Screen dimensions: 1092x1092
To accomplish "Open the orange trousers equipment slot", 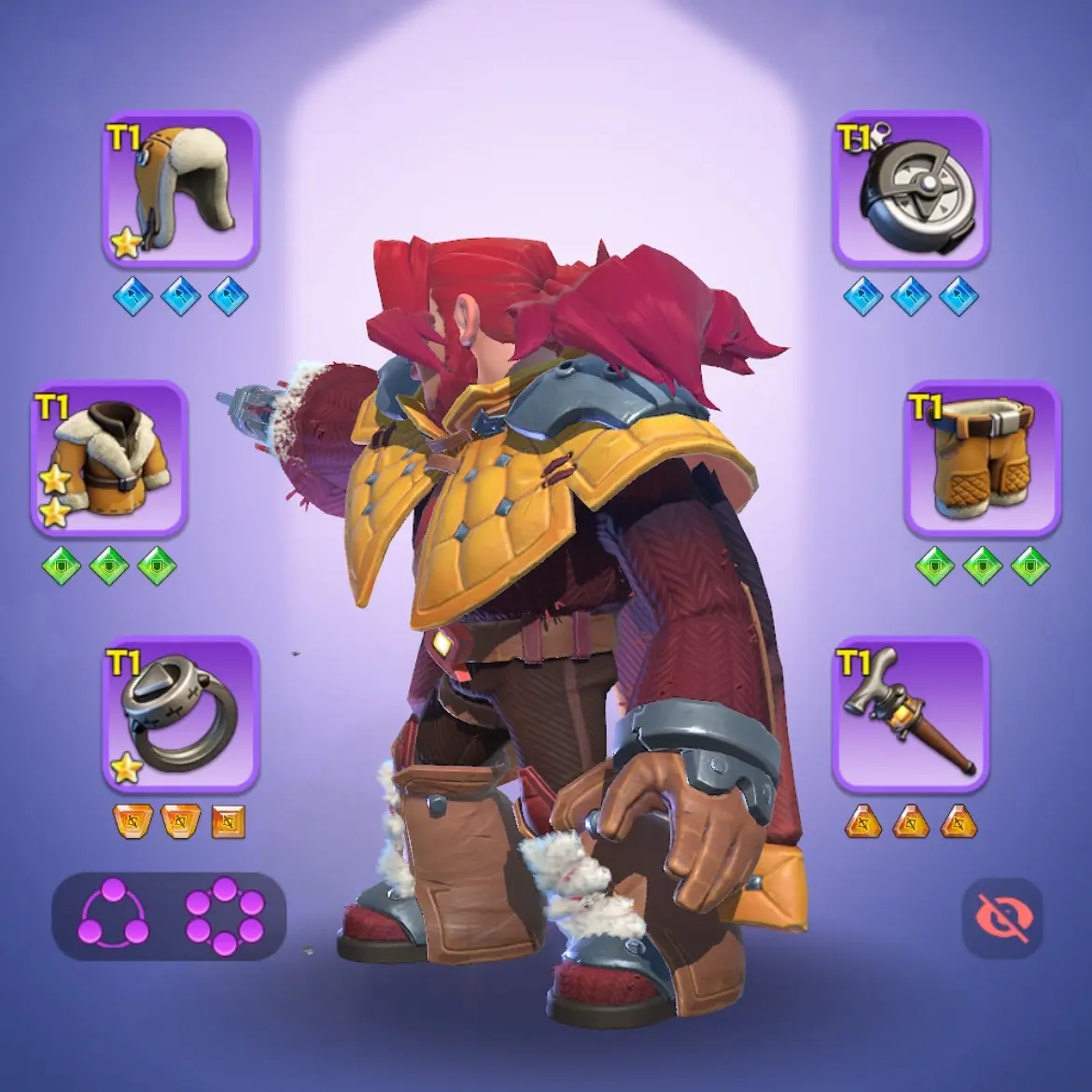I will pyautogui.click(x=982, y=459).
